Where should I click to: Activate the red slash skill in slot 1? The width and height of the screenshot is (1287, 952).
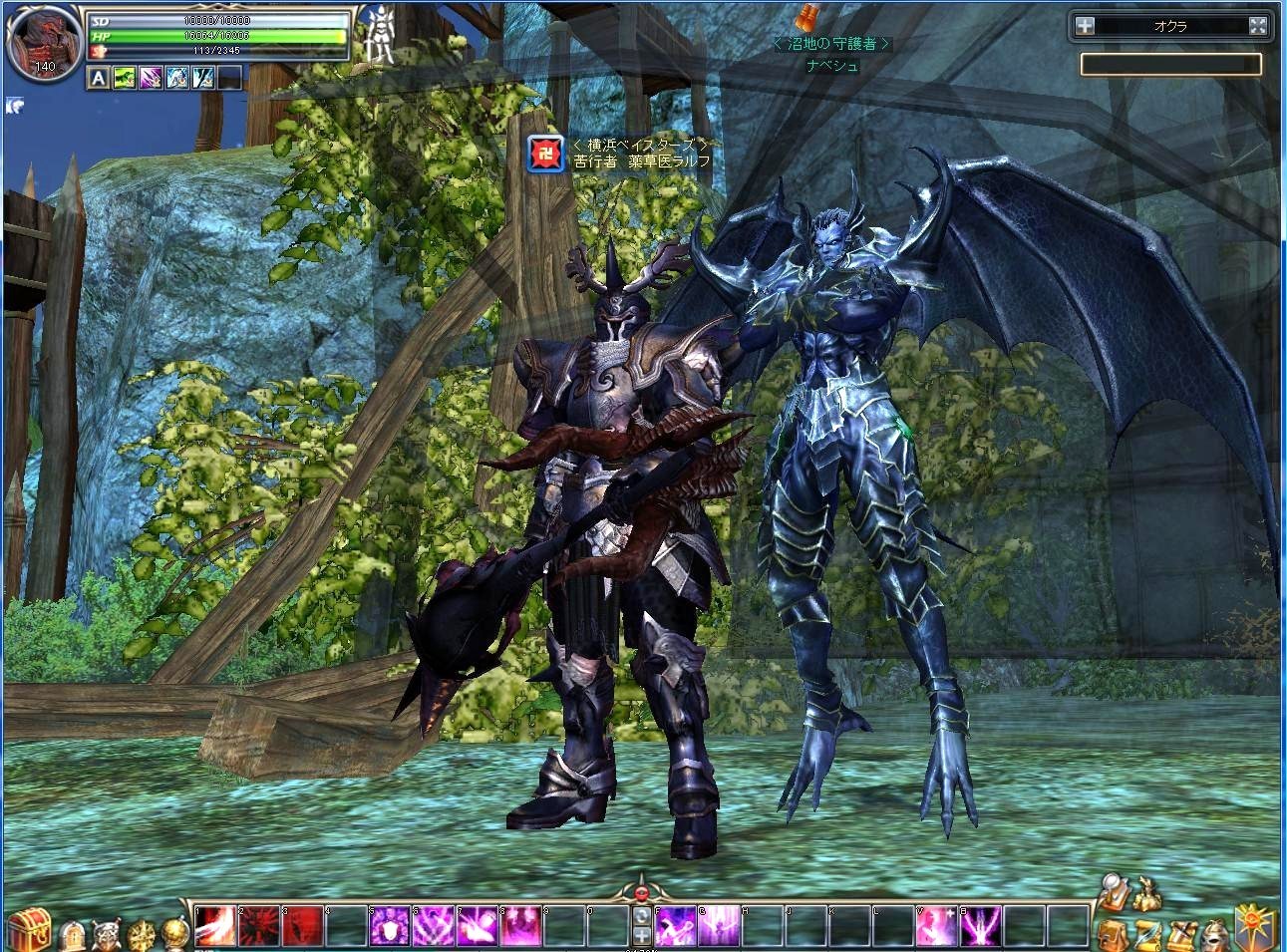[215, 926]
